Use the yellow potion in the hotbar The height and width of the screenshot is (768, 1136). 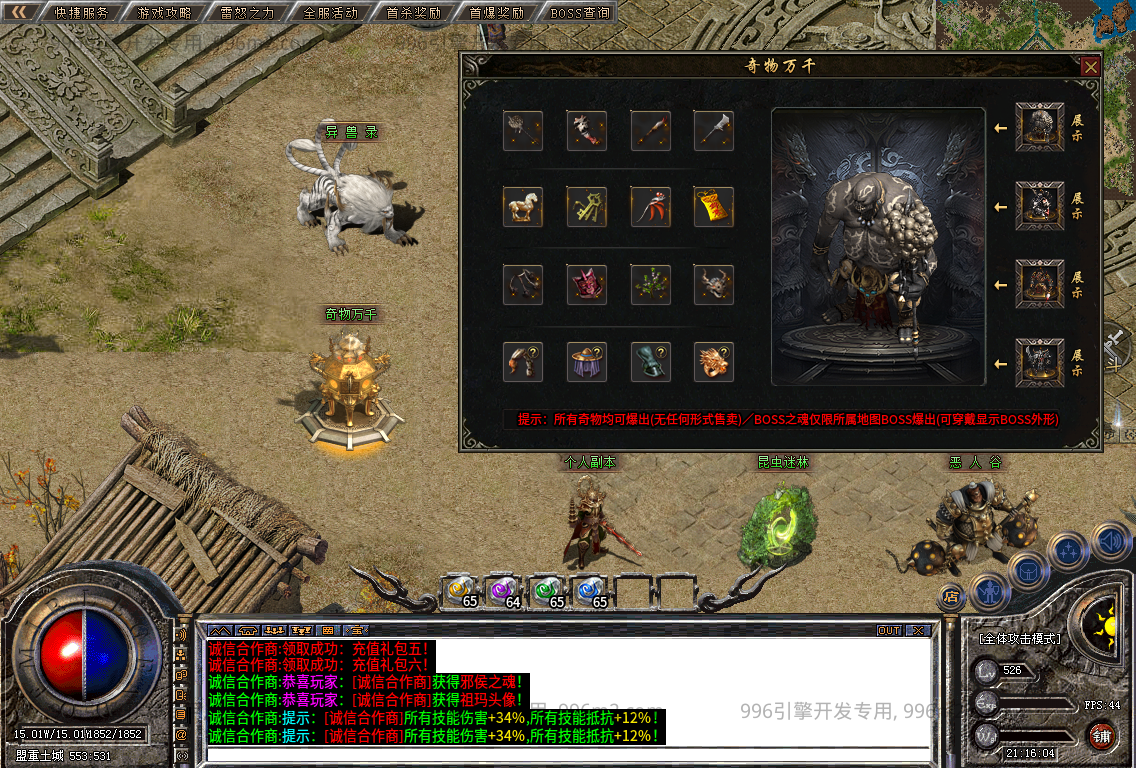click(460, 591)
